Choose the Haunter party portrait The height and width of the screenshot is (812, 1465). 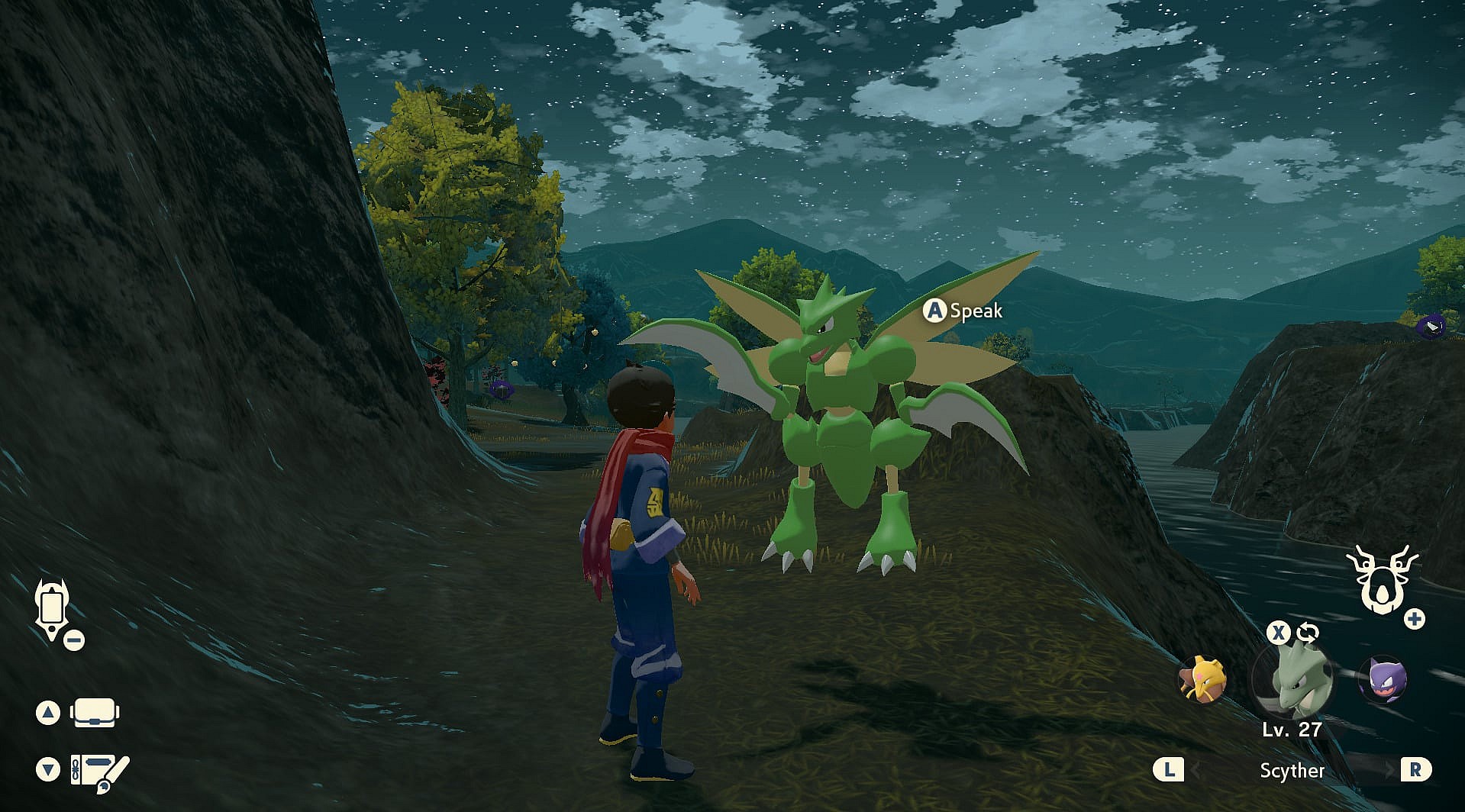click(x=1383, y=678)
